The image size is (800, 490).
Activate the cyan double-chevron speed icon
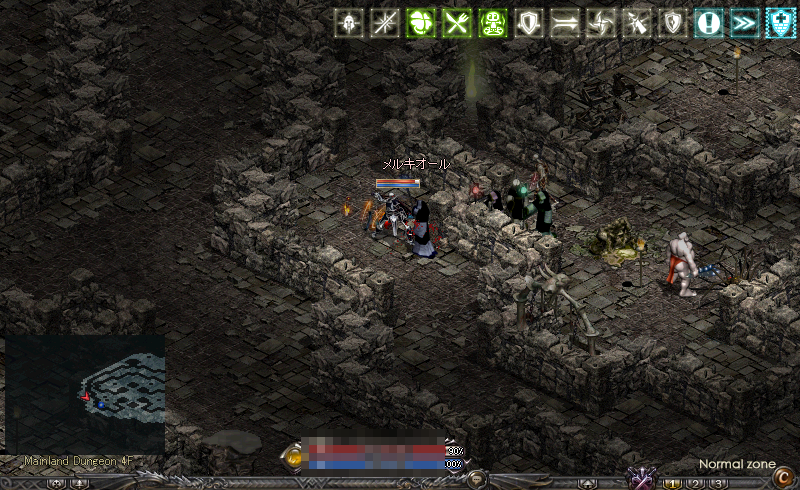tap(744, 23)
